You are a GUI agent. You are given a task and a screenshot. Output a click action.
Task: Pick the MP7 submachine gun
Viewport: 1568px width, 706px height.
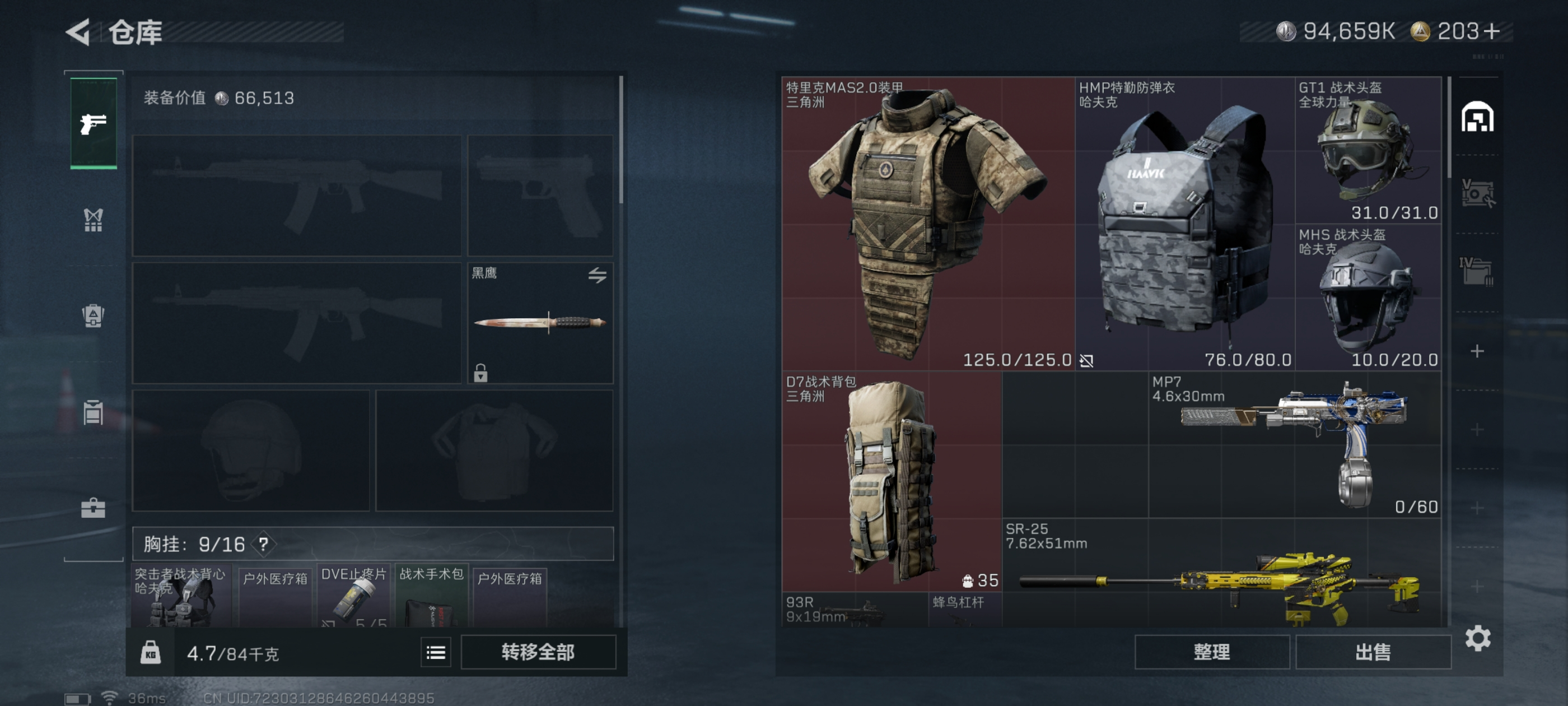1294,445
